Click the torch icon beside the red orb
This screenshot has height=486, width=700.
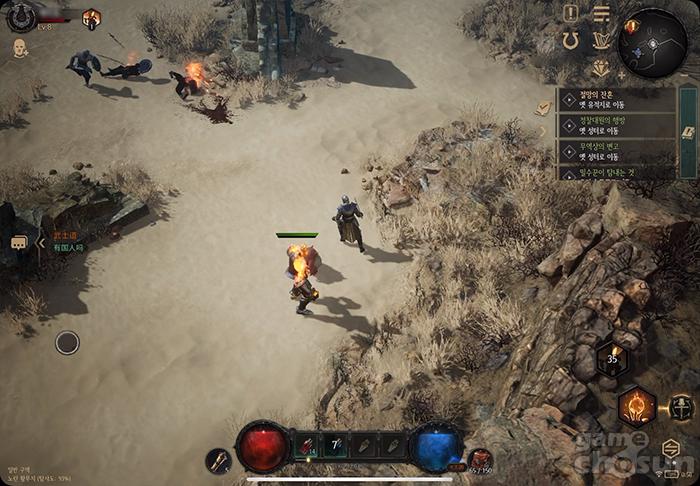click(x=219, y=460)
